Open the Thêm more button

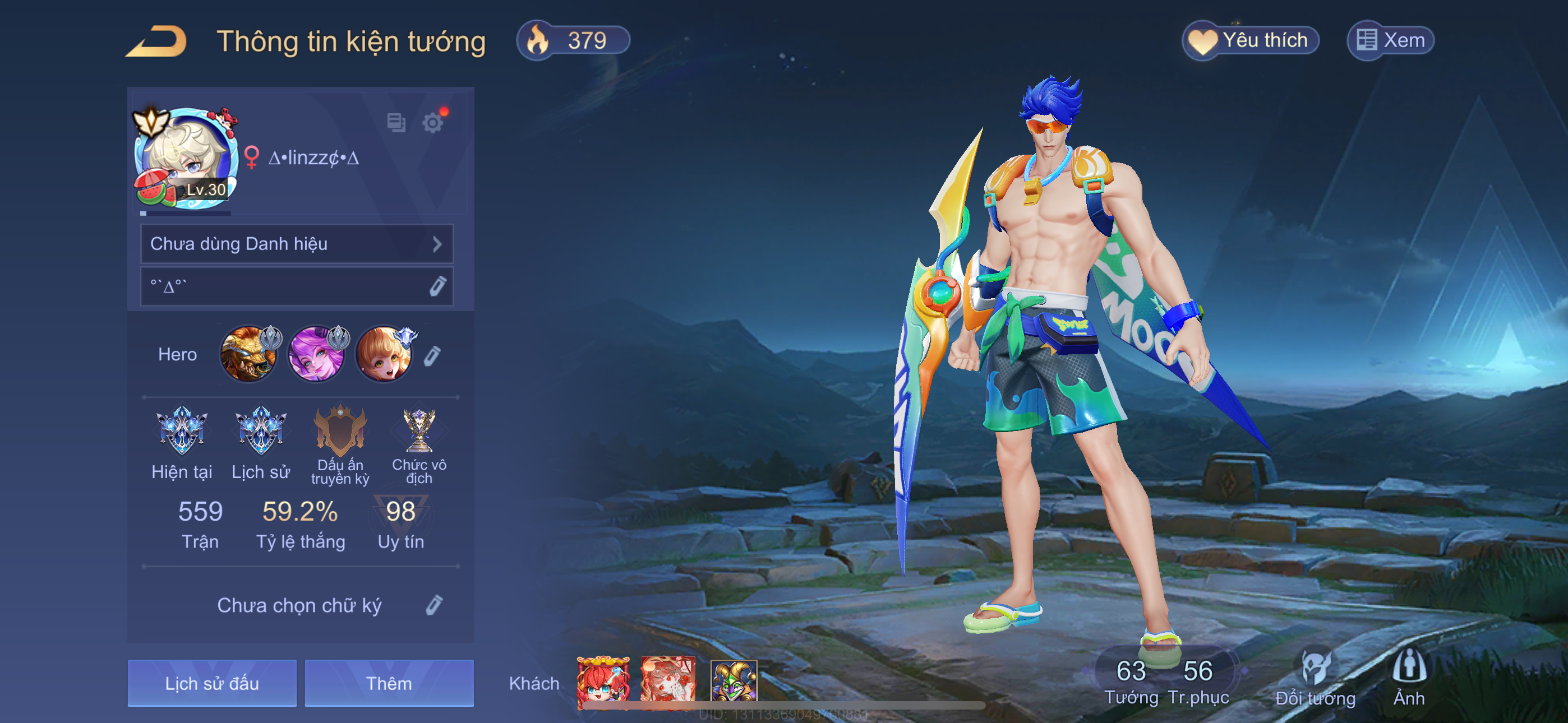[x=389, y=683]
